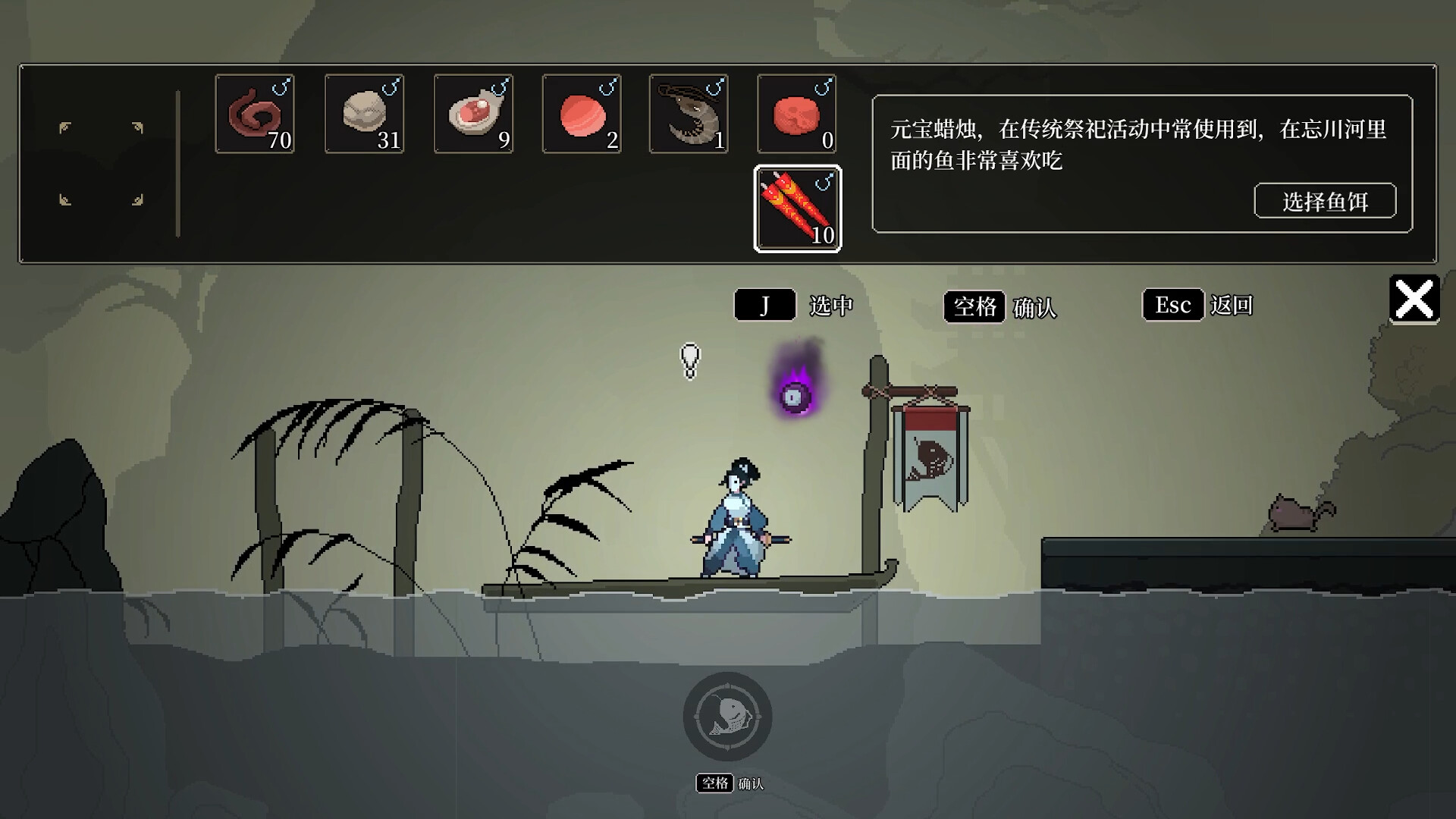1456x819 pixels.
Task: Select the dough ball bait with 31 count
Action: tap(364, 114)
